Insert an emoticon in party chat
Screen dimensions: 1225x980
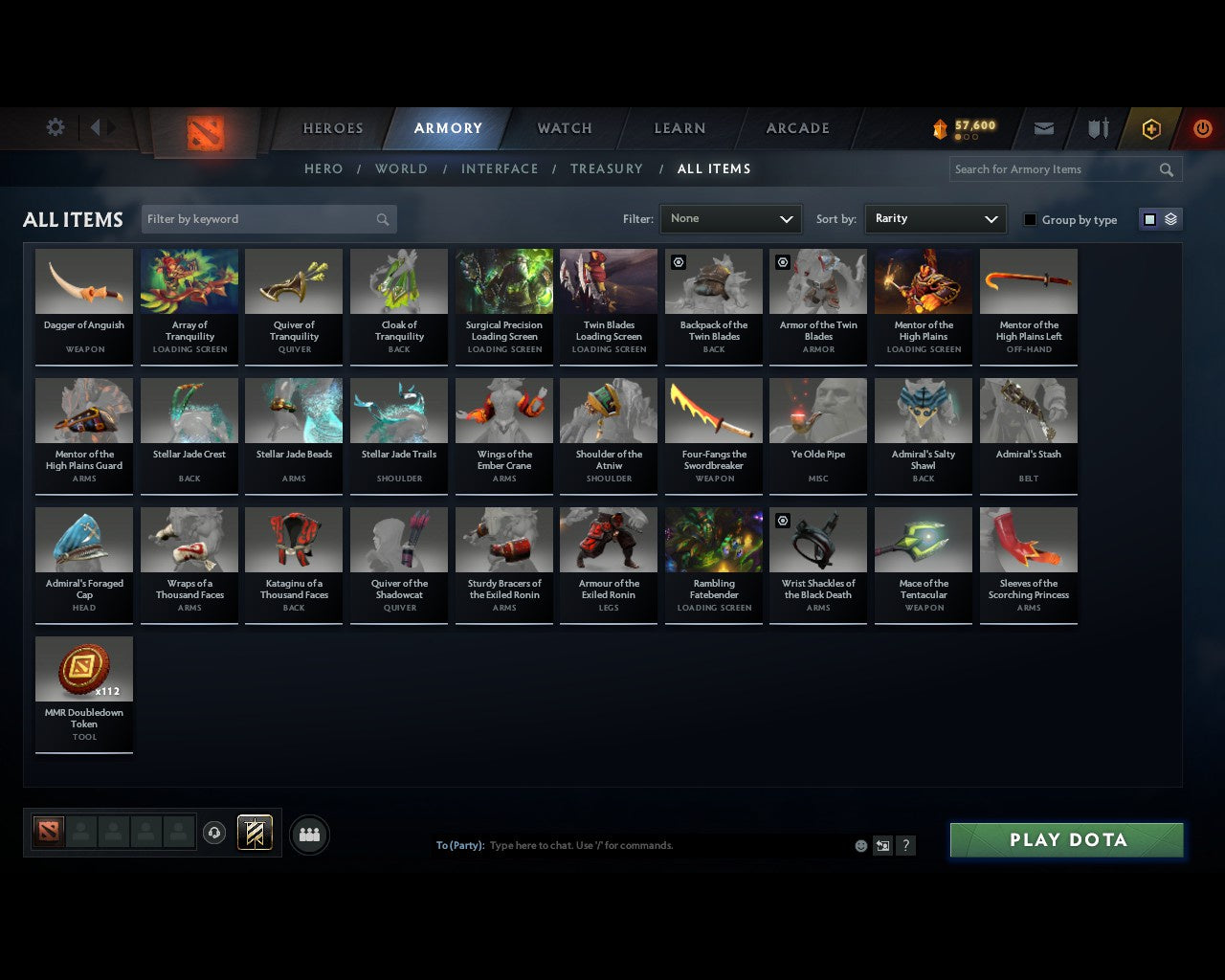[x=860, y=845]
